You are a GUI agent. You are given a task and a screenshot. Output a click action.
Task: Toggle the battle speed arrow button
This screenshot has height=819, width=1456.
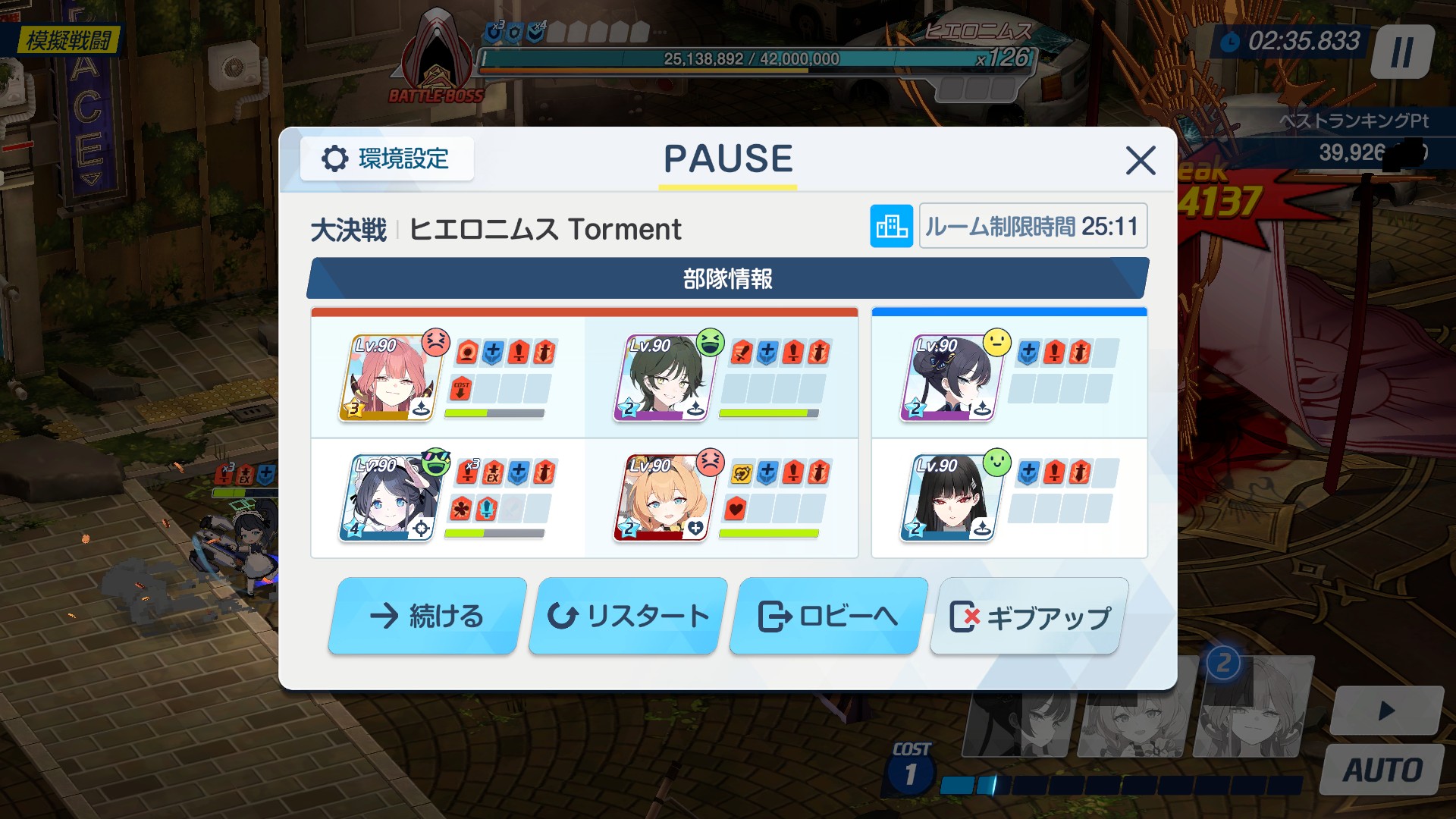point(1386,711)
